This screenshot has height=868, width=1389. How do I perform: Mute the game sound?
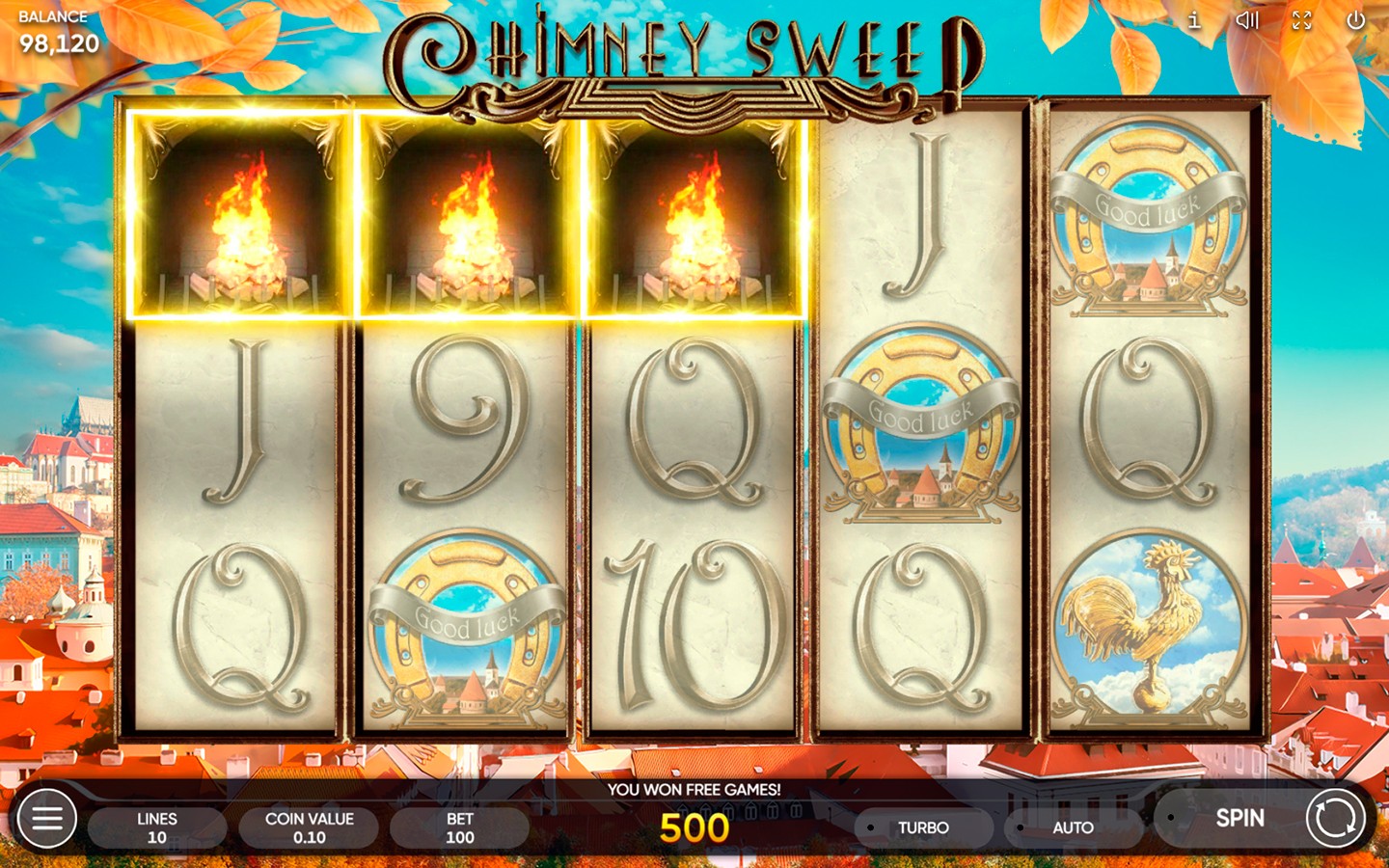(1248, 21)
